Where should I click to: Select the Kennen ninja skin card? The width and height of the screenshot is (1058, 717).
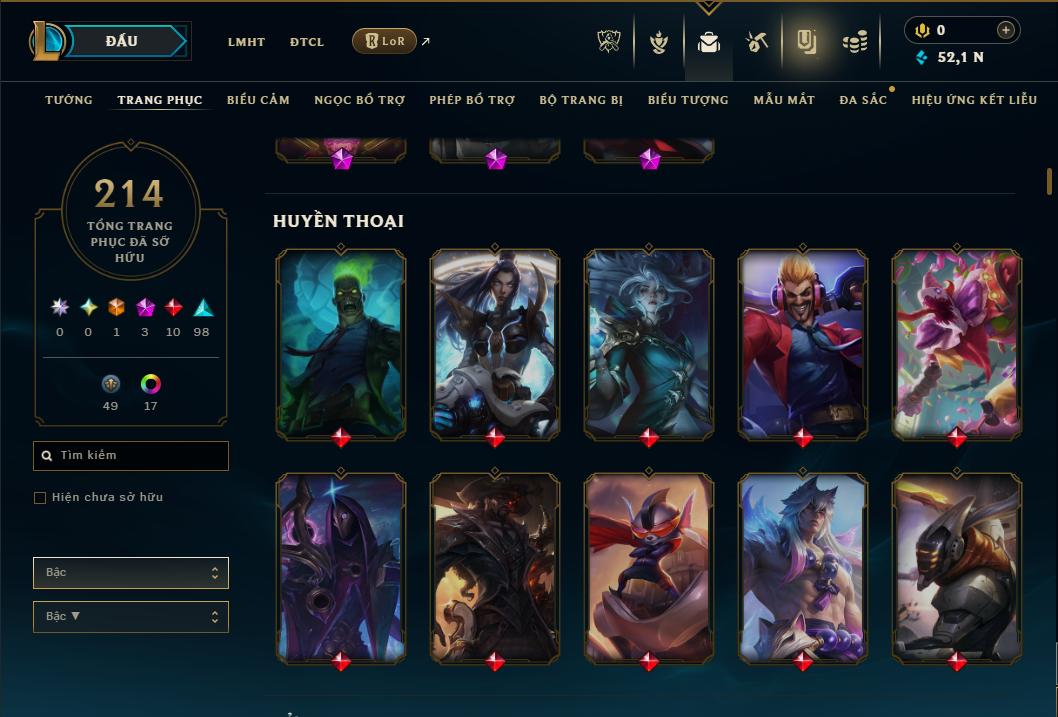(649, 567)
